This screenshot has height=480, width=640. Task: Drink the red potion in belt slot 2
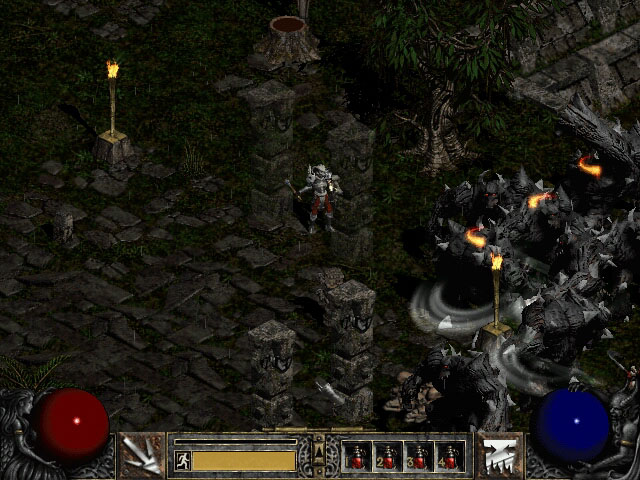pyautogui.click(x=388, y=457)
